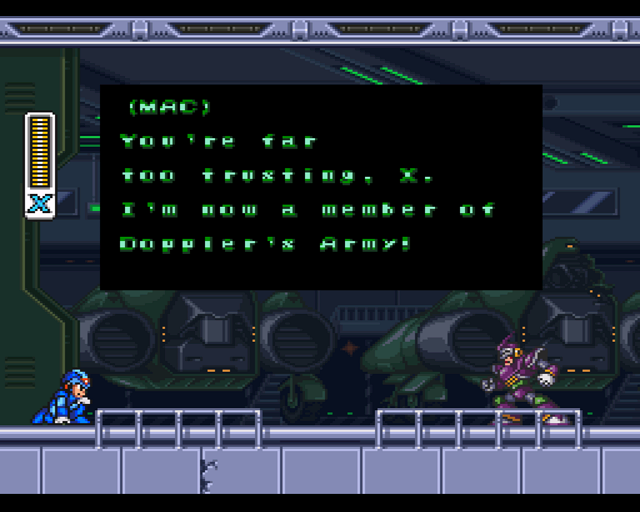Click Mac's dialogue box to continue
The image size is (640, 512).
(320, 187)
